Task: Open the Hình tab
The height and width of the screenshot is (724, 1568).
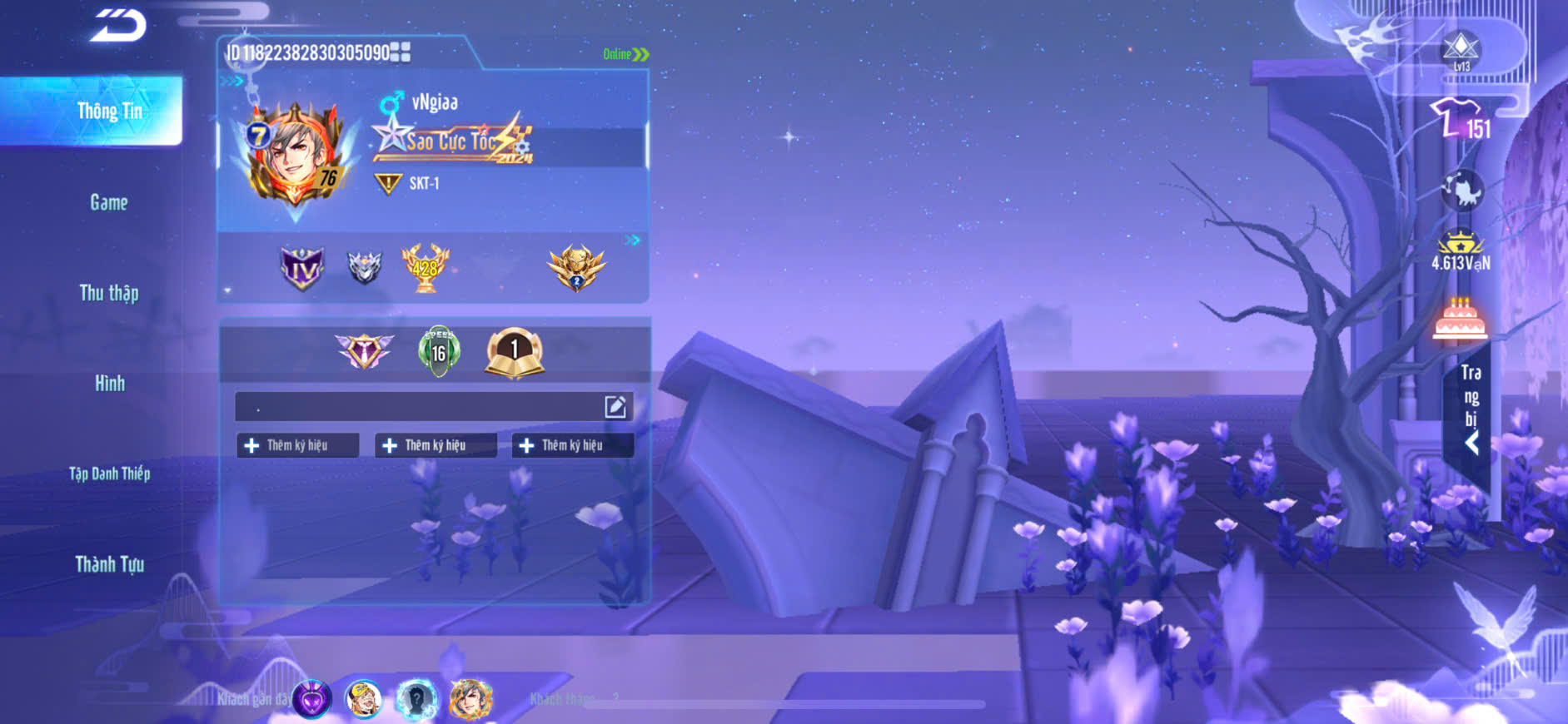Action: point(109,384)
